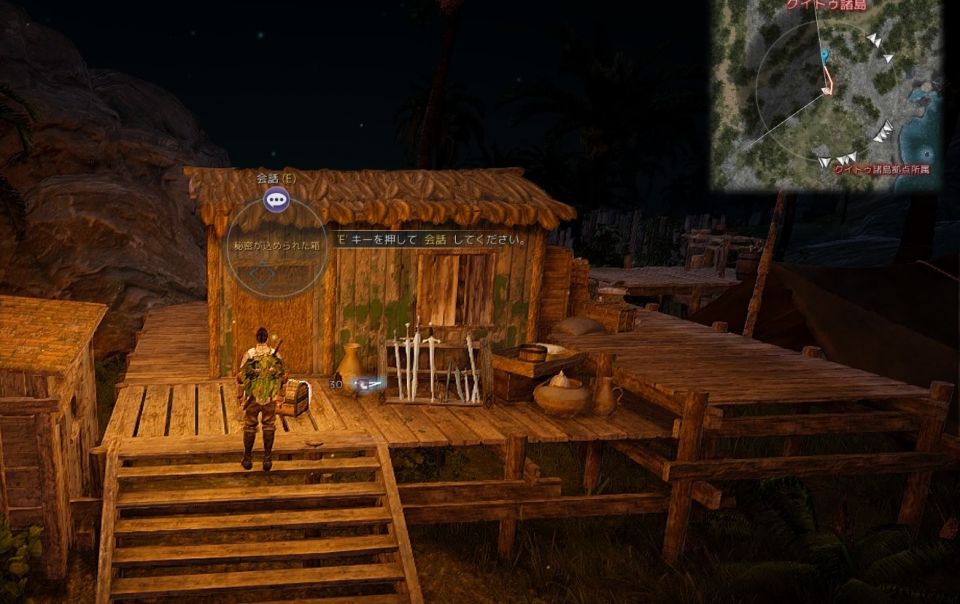Viewport: 960px width, 604px height.
Task: Open the minimap in the corner
Action: click(x=826, y=95)
